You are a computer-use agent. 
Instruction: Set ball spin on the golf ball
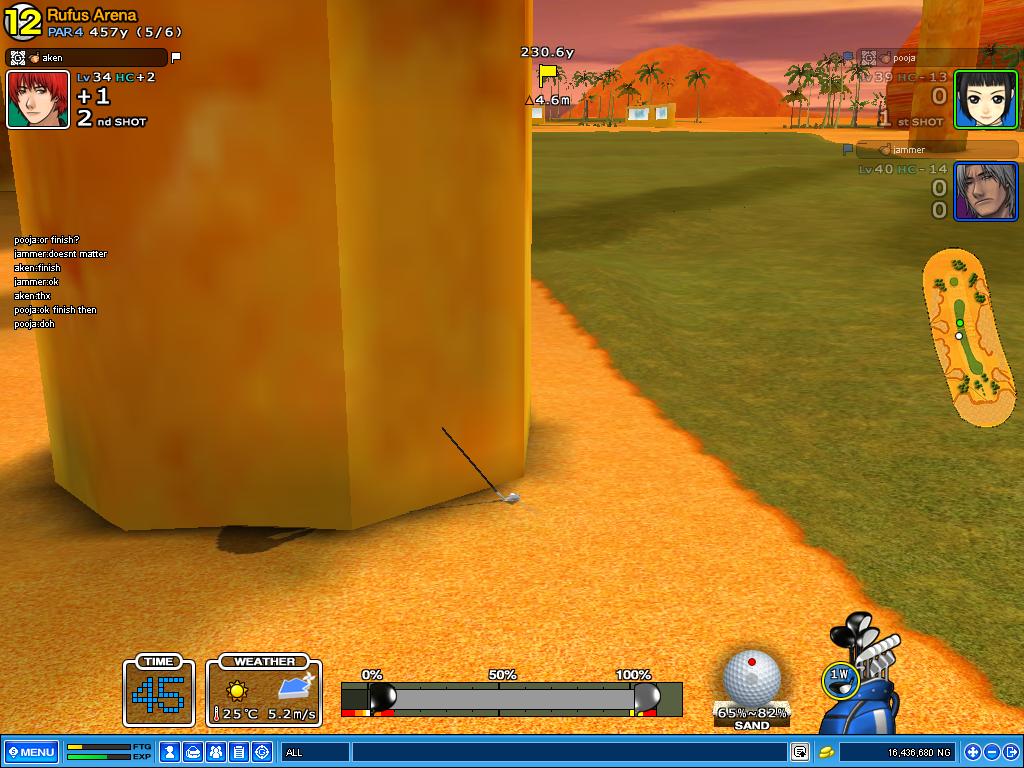[751, 676]
